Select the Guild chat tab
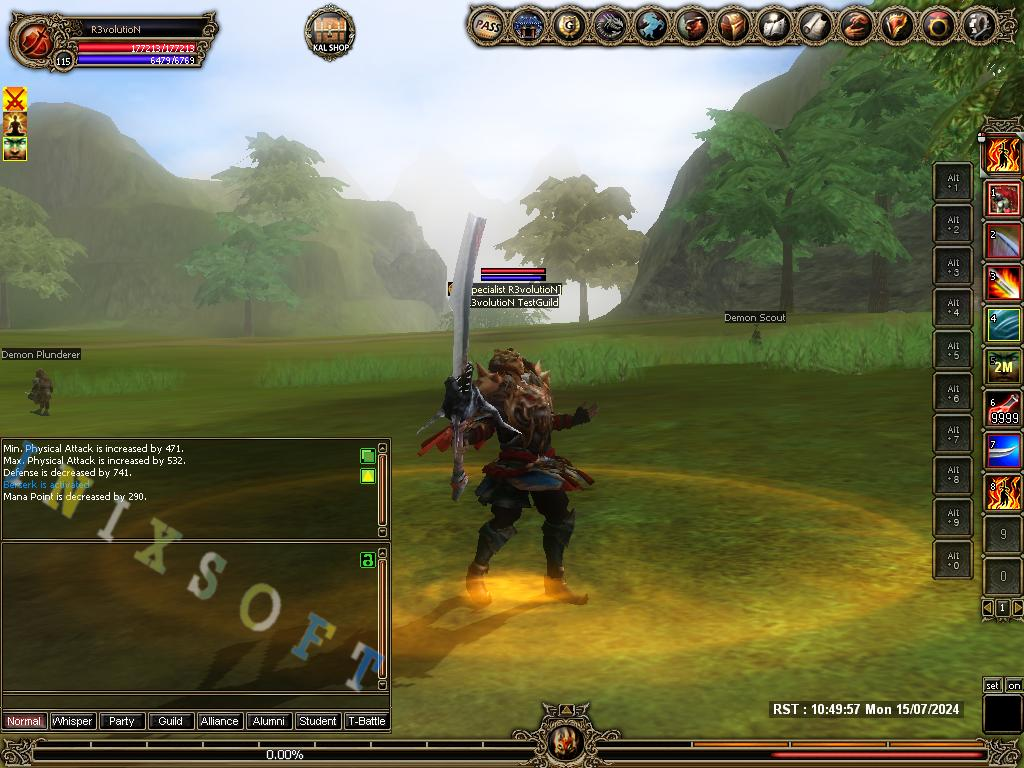 (x=170, y=721)
